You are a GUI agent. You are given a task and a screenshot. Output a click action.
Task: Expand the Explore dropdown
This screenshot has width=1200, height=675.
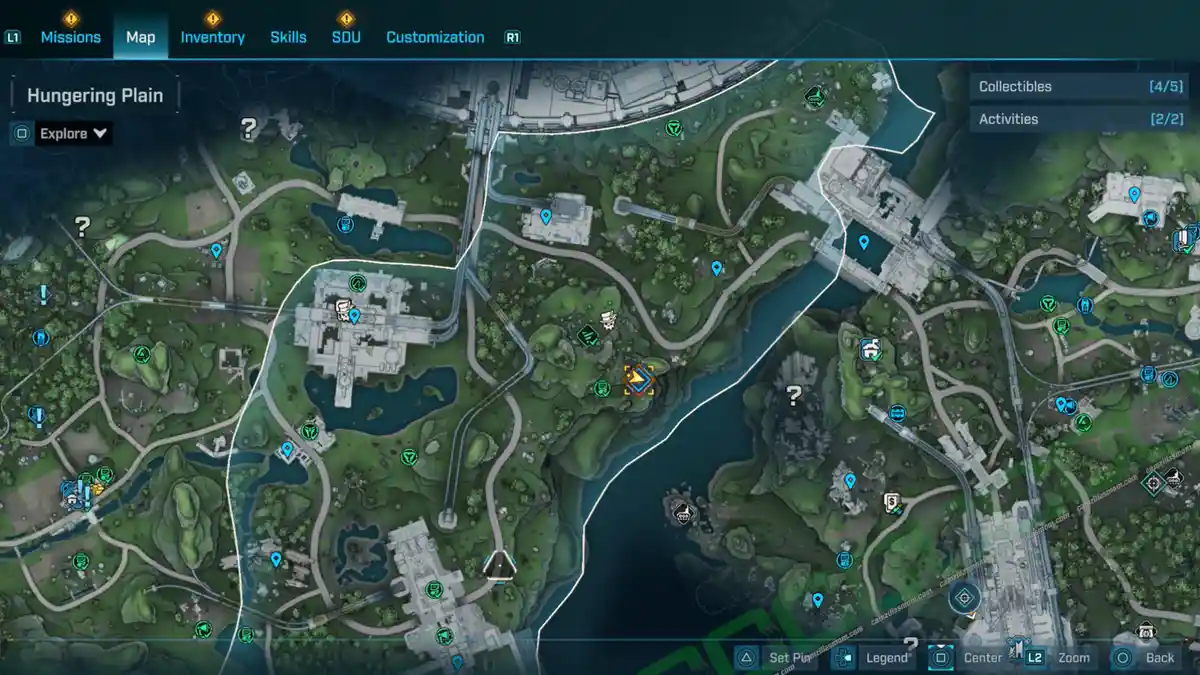pyautogui.click(x=73, y=133)
